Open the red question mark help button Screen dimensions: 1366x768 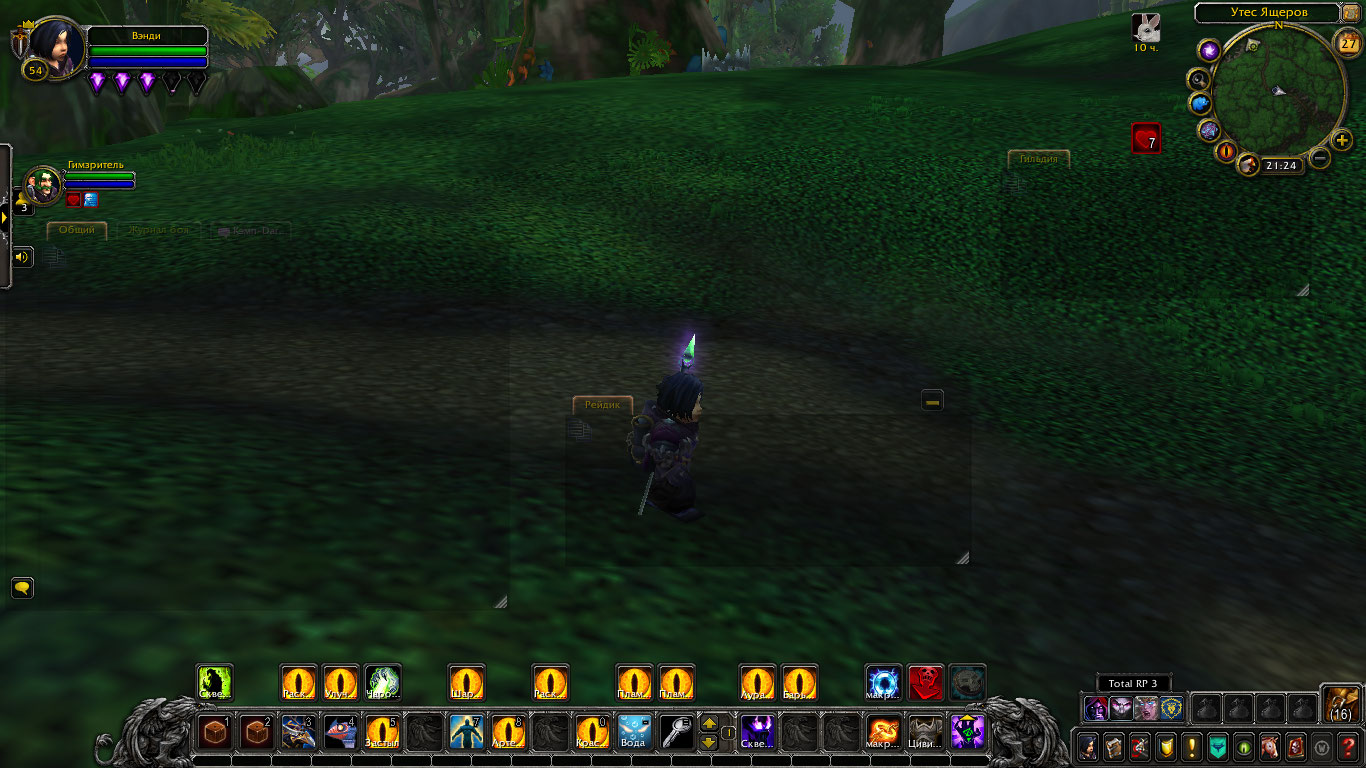coord(1349,747)
